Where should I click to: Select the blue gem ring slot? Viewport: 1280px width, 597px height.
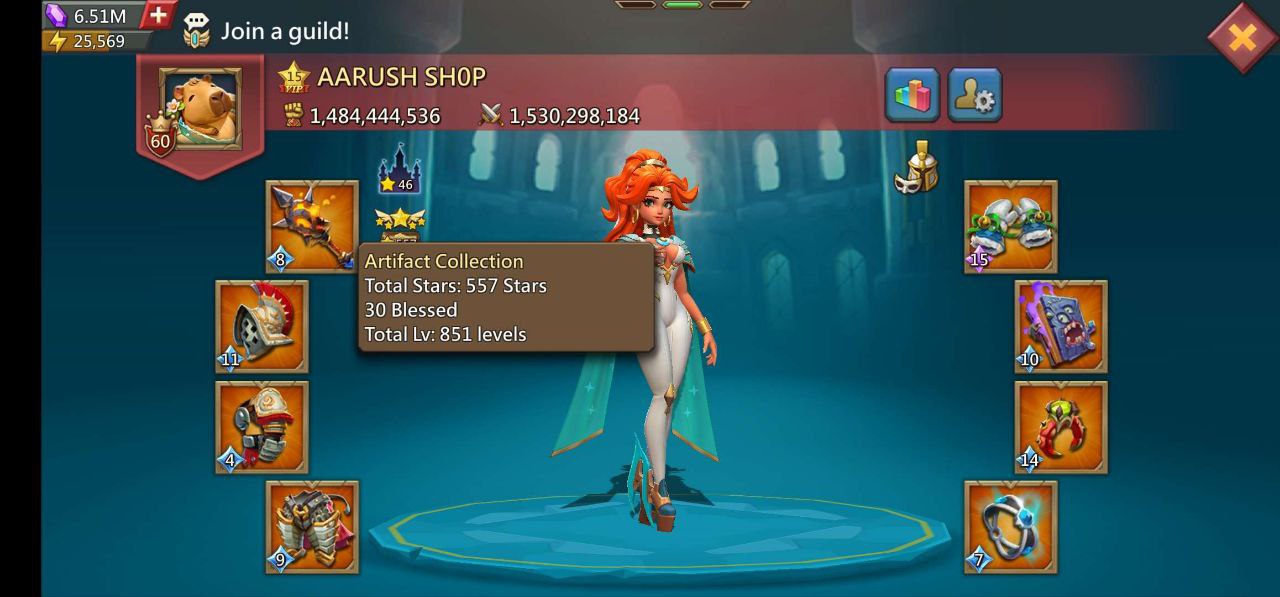click(x=1010, y=526)
